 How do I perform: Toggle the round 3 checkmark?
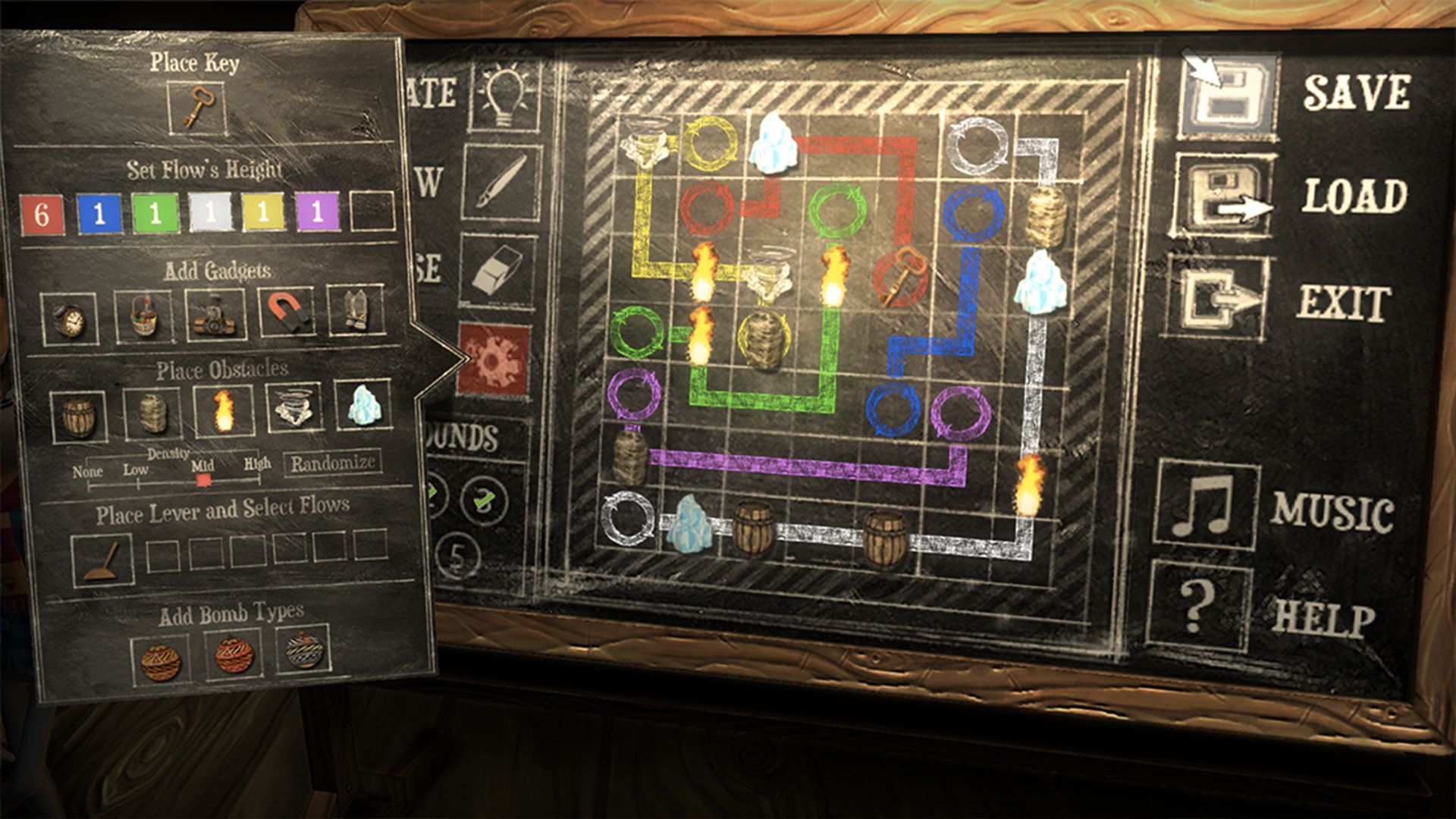point(485,499)
